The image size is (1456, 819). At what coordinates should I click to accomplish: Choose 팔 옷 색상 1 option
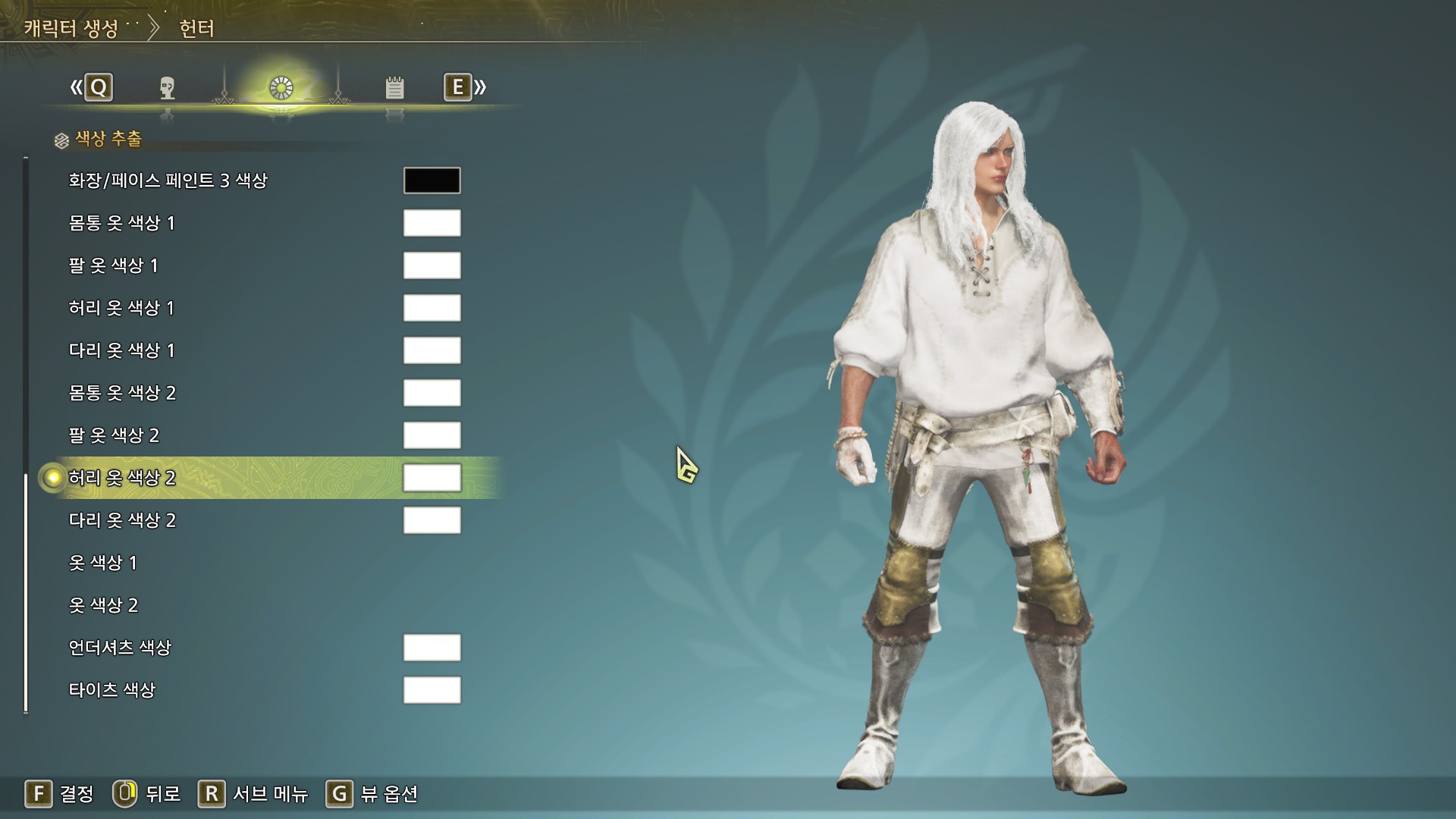pos(113,265)
